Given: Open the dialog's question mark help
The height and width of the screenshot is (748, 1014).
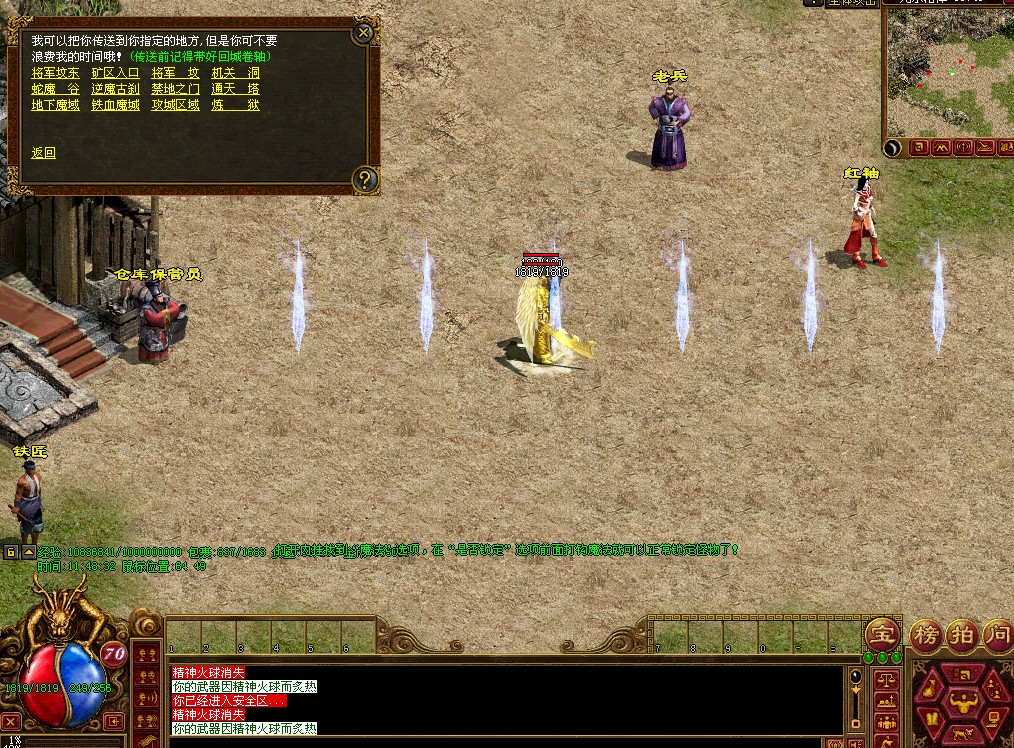Looking at the screenshot, I should point(365,179).
